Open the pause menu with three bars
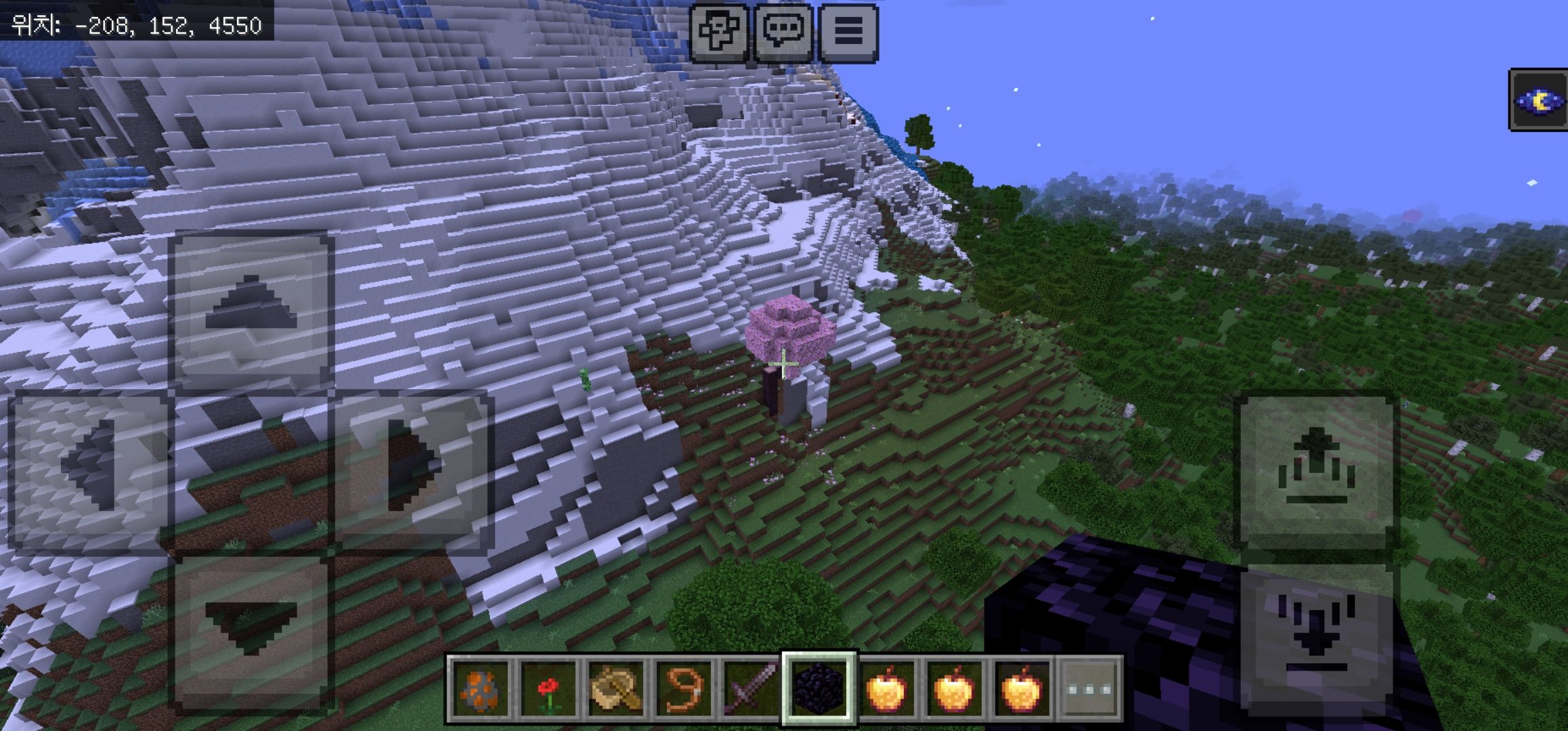 pos(848,32)
